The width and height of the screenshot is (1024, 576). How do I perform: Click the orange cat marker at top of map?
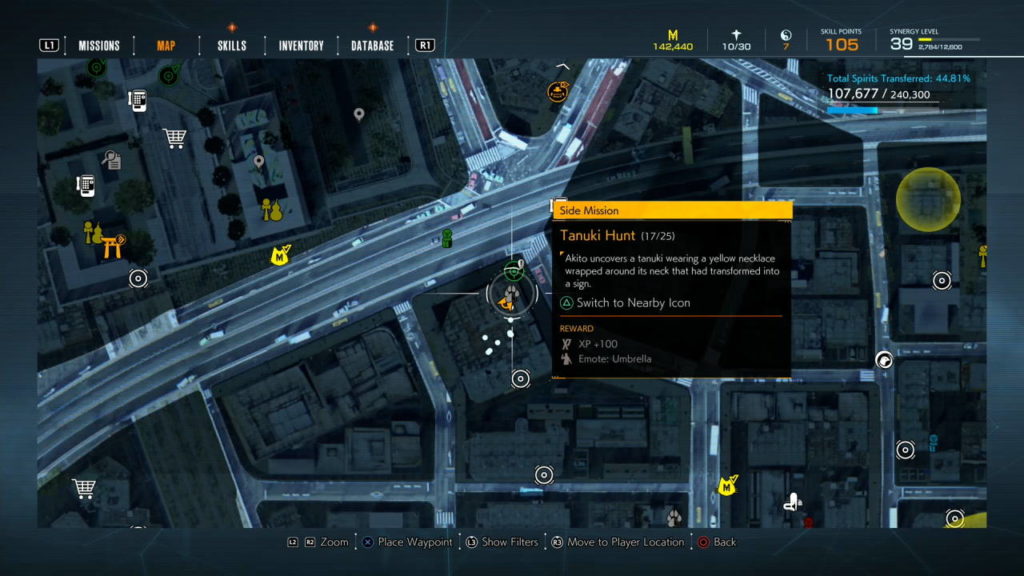coord(558,92)
